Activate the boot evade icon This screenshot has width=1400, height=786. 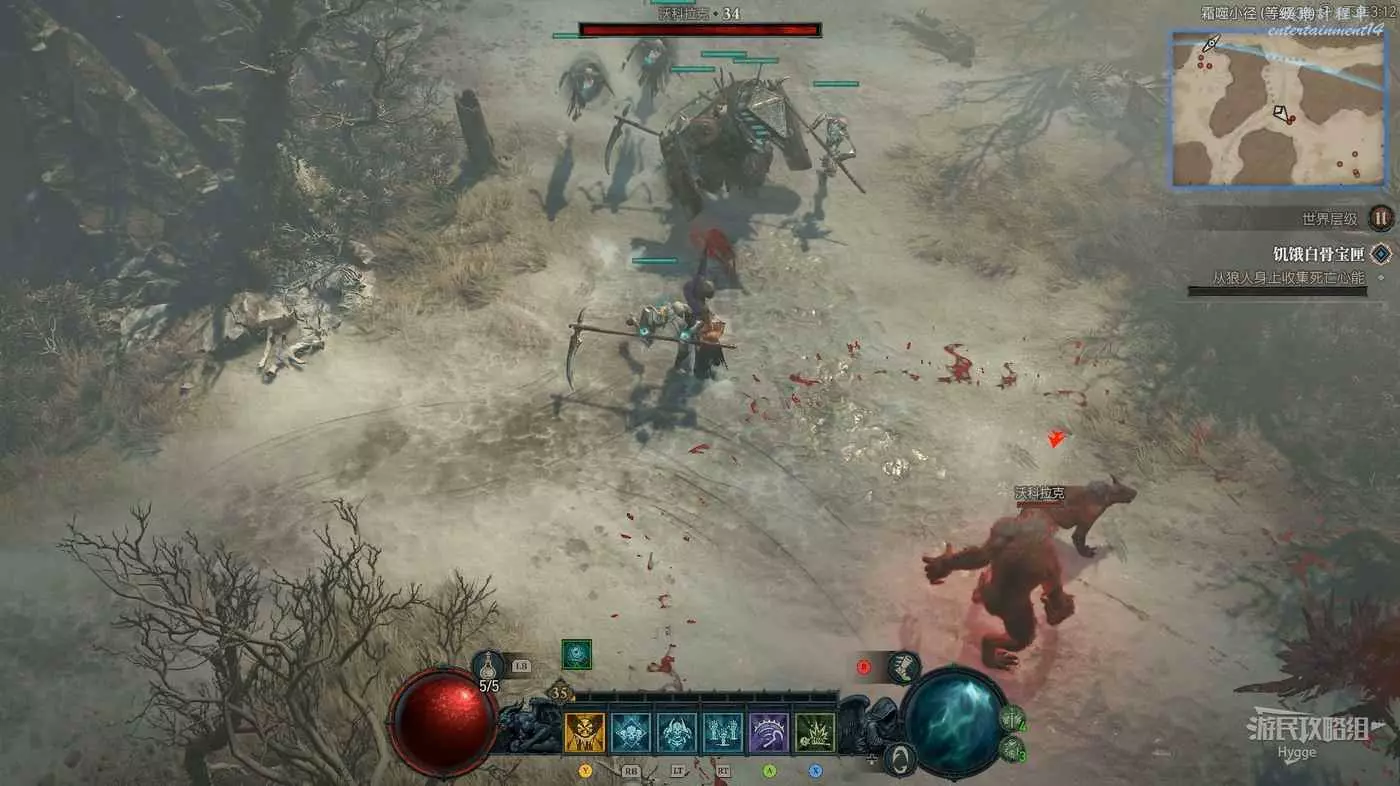(903, 667)
